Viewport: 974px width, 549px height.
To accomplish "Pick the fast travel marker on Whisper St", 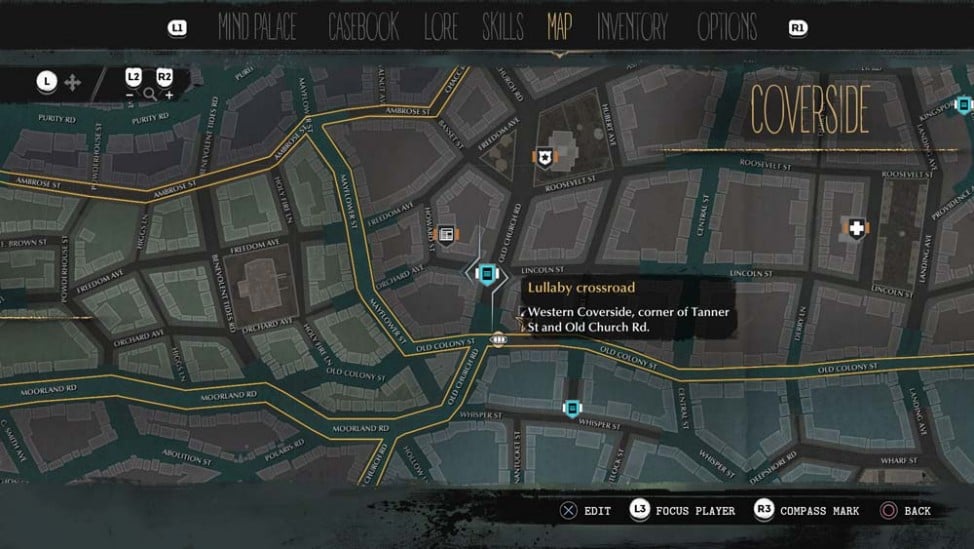I will coord(571,408).
